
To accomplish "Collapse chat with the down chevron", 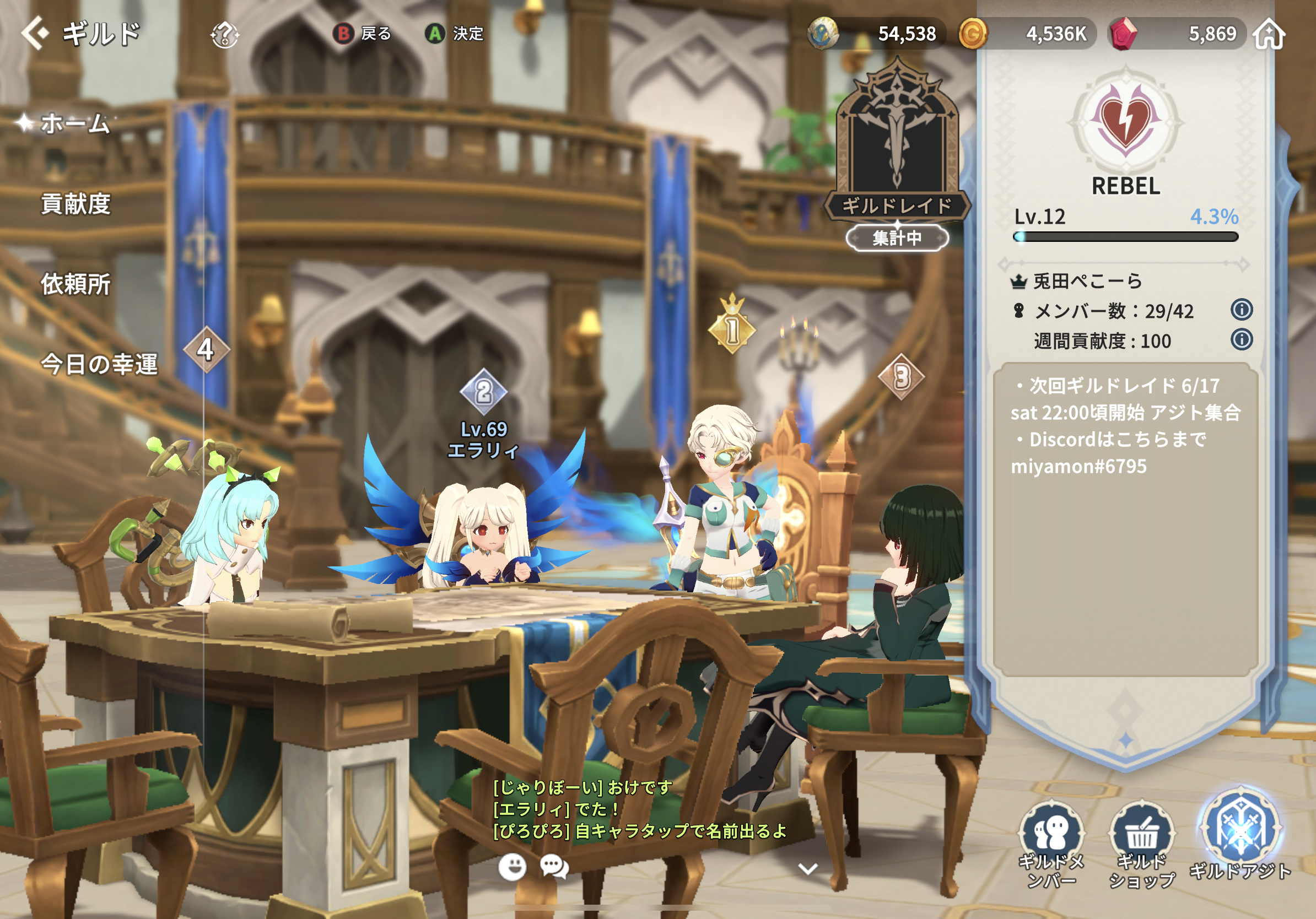I will [807, 868].
